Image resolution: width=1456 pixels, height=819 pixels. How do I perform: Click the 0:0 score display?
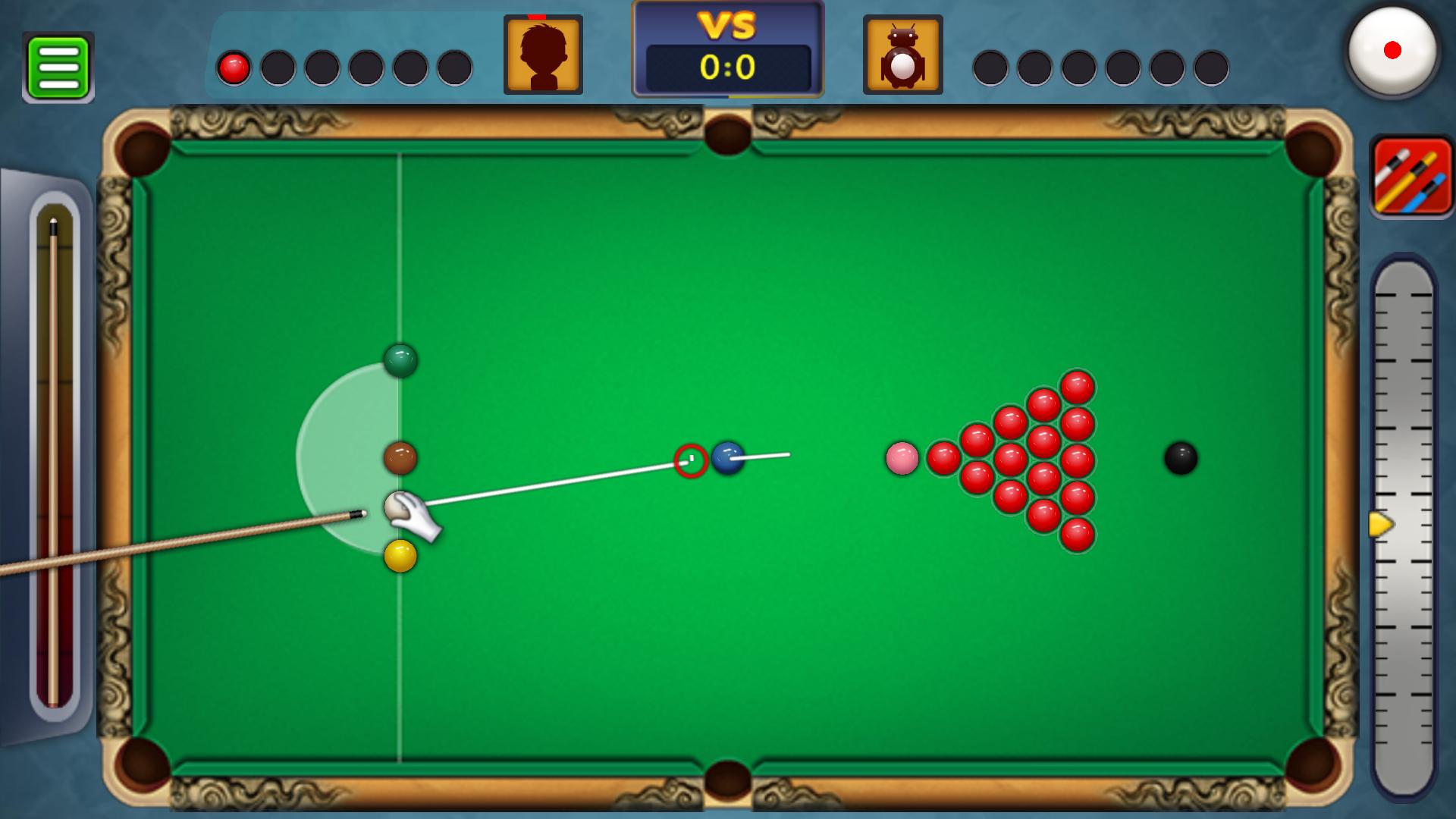727,67
